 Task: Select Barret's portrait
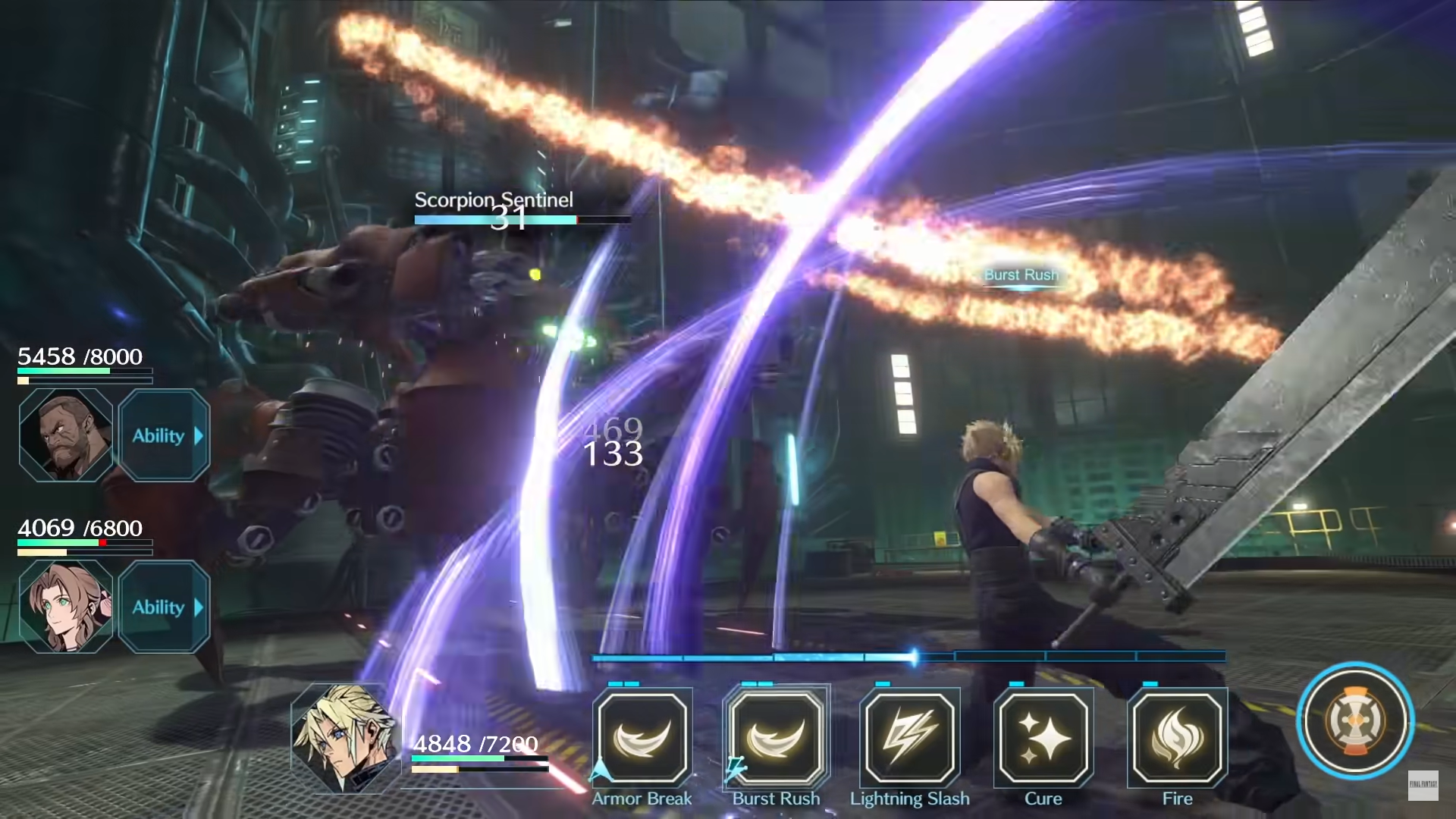point(66,435)
